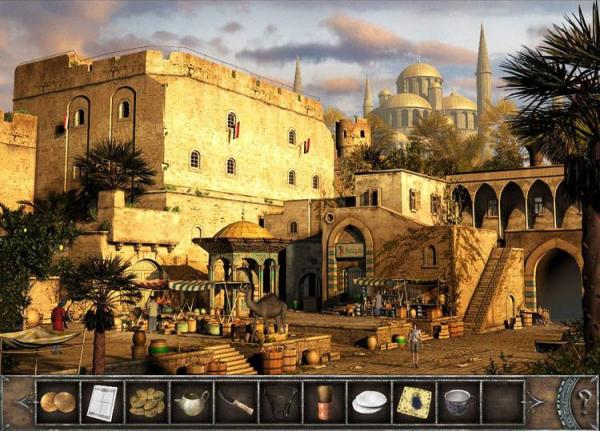The height and width of the screenshot is (431, 600).
Task: Choose the white teapot from inventory
Action: click(190, 402)
